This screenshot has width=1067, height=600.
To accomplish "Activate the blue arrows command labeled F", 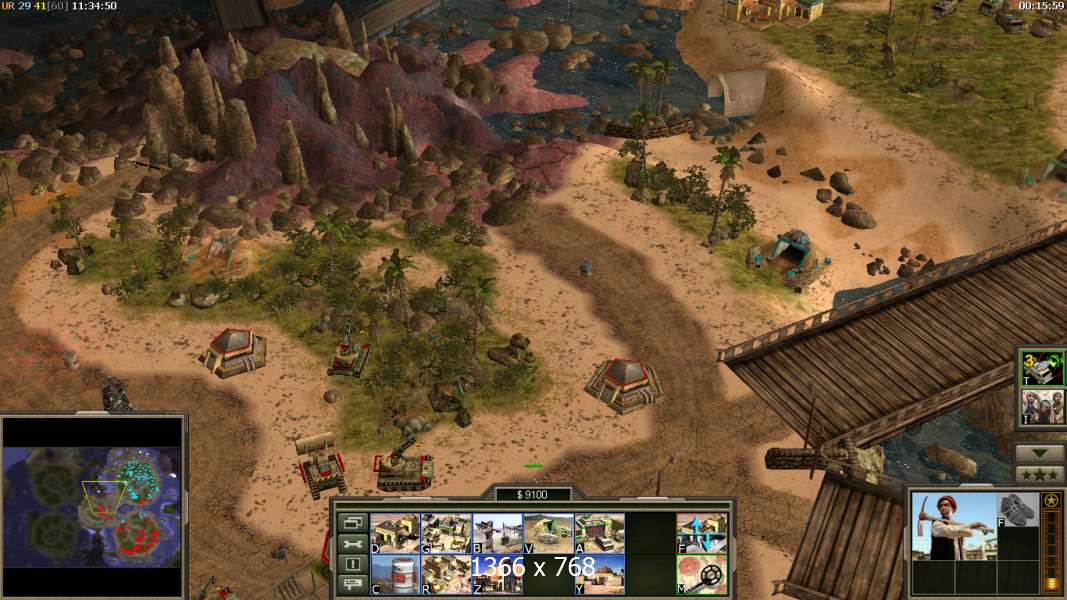I will coord(702,533).
